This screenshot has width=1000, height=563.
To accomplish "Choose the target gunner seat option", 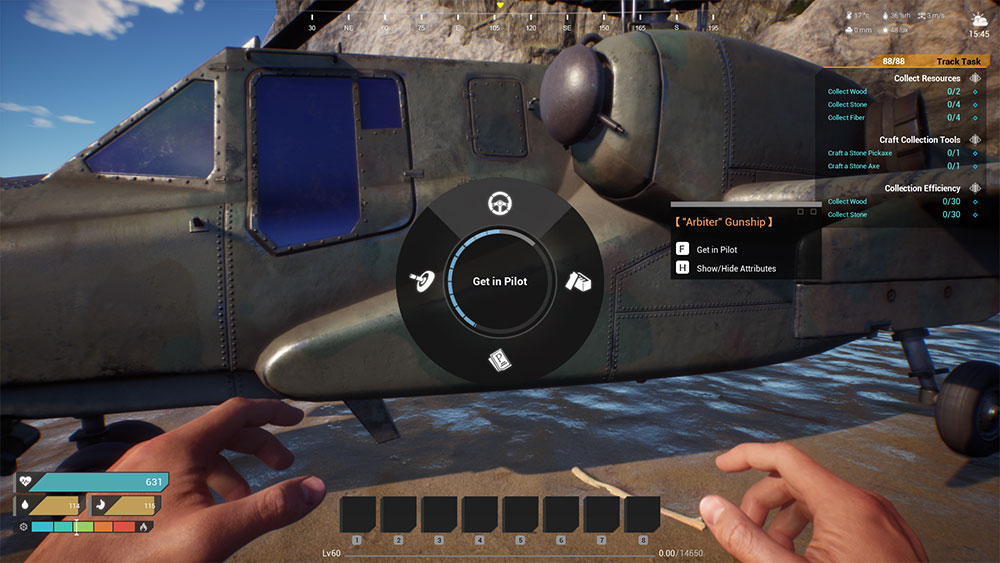I will pyautogui.click(x=421, y=282).
